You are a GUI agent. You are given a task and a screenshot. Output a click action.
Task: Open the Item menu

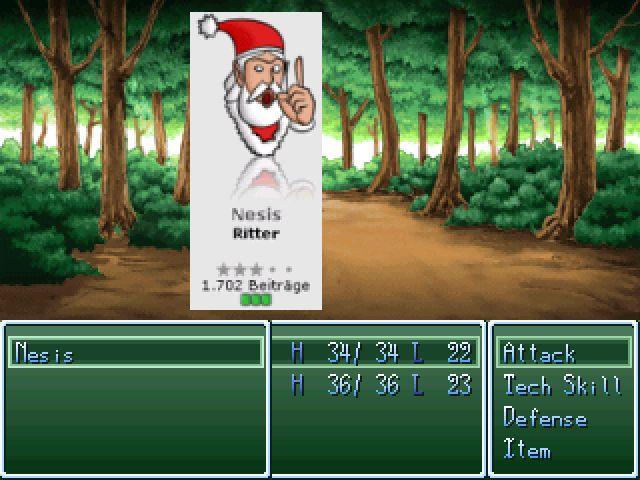tap(527, 450)
